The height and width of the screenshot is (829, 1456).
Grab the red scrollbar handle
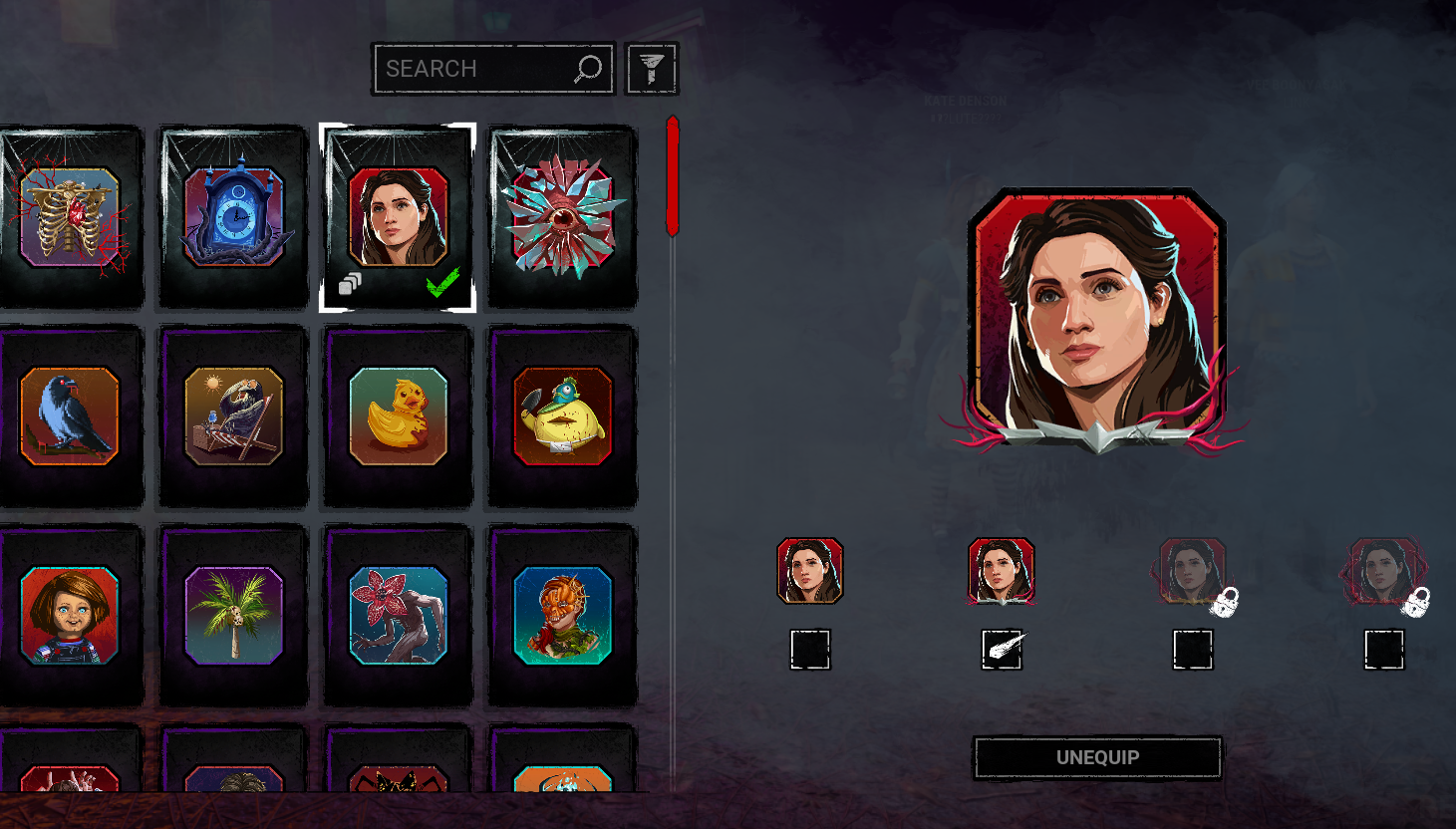673,176
